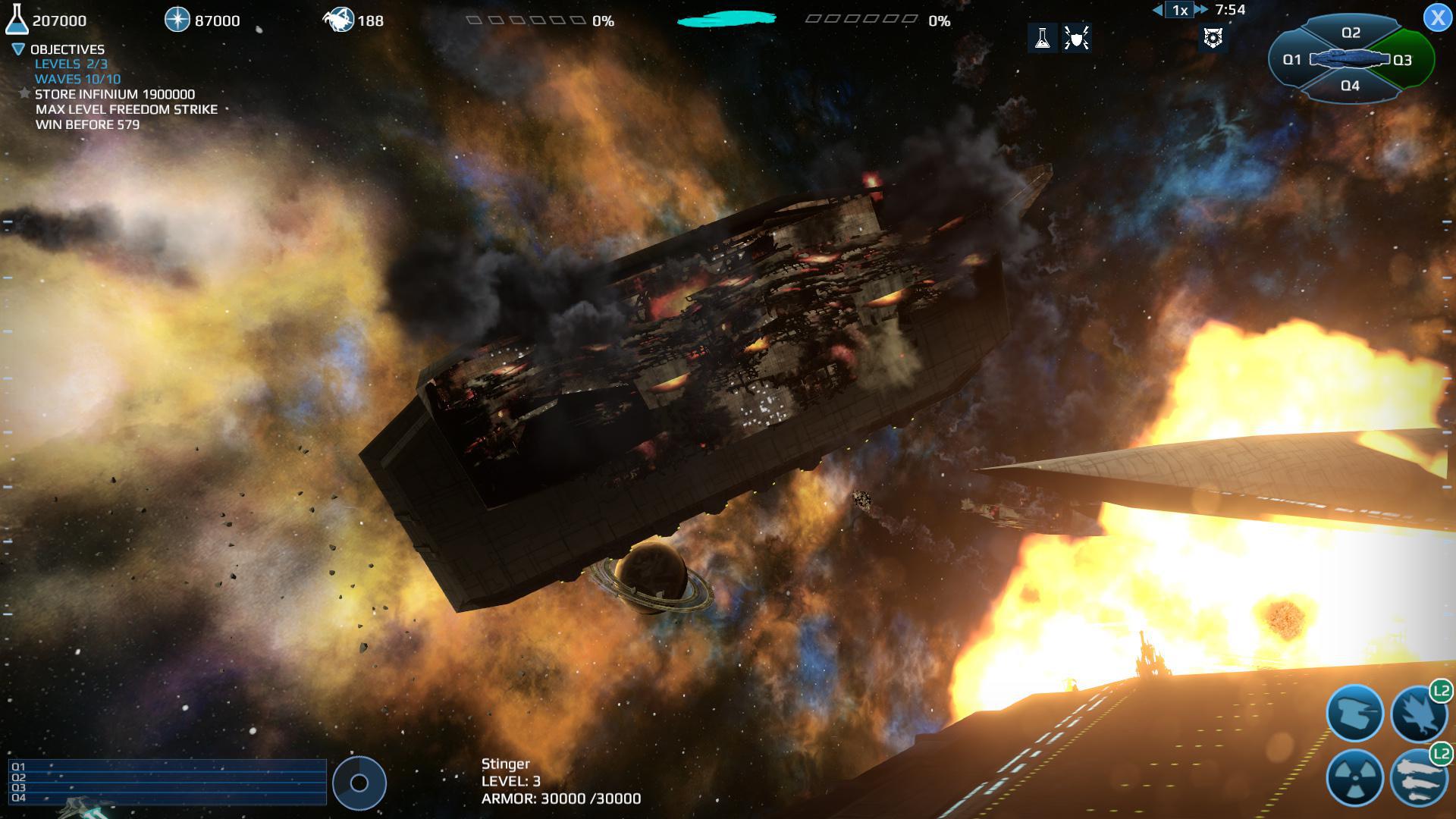Select the Q1 quadrant on the ship diagram

pos(1292,58)
